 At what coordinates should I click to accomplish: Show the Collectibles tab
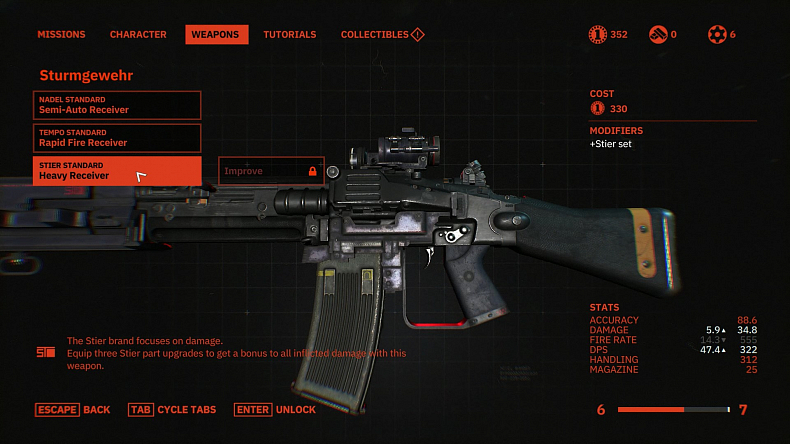coord(382,34)
